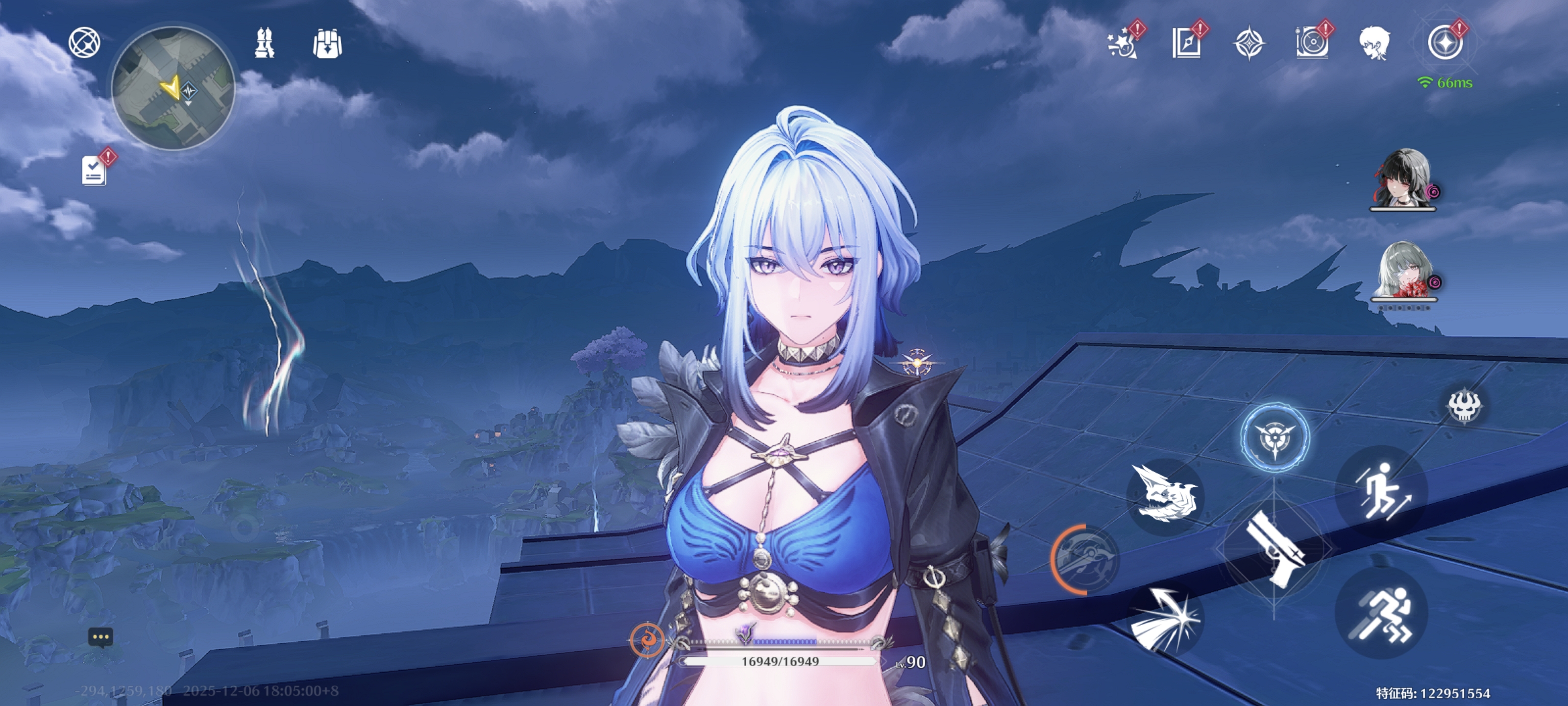Open the guidebook compass book icon

click(x=1186, y=44)
